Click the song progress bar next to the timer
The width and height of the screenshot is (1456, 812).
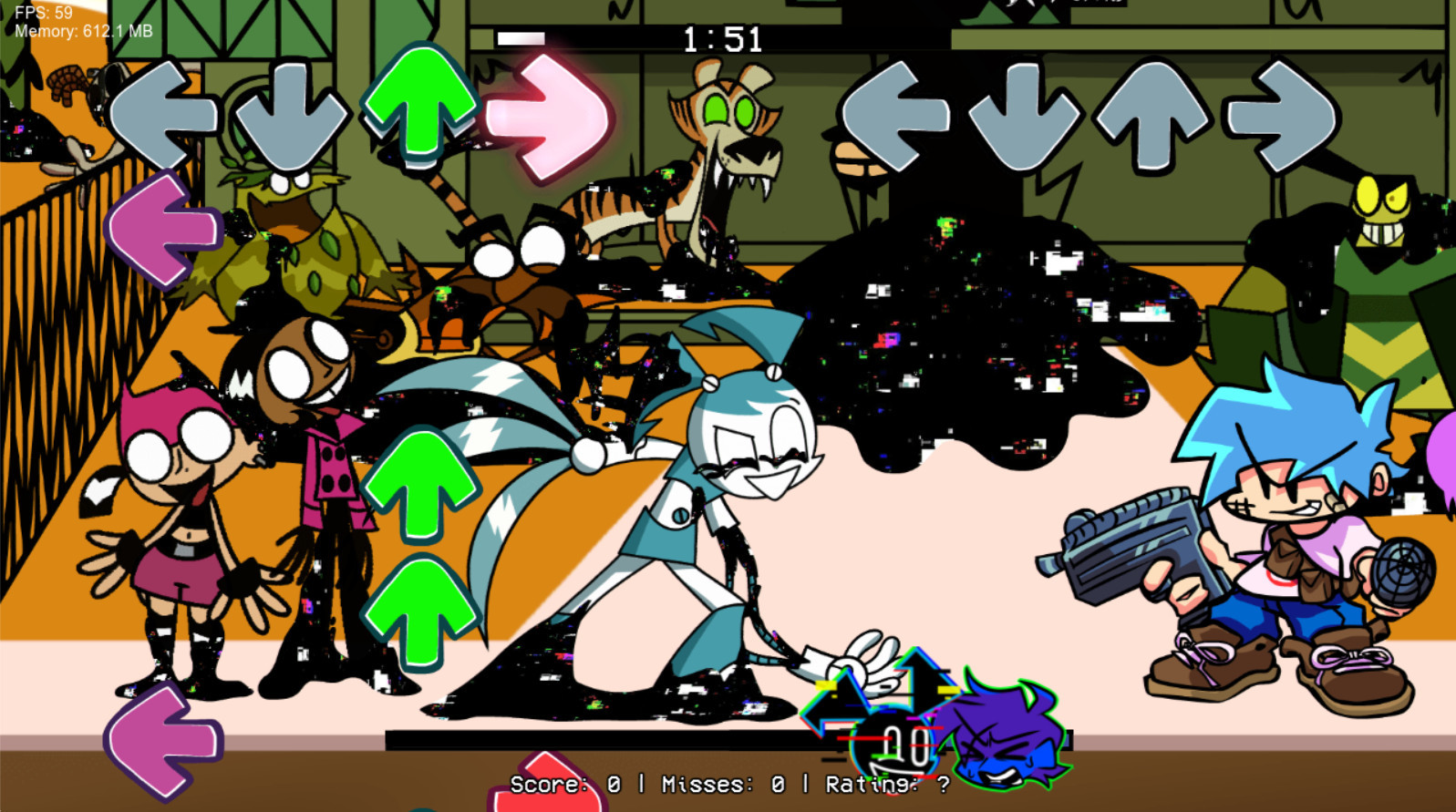(520, 38)
